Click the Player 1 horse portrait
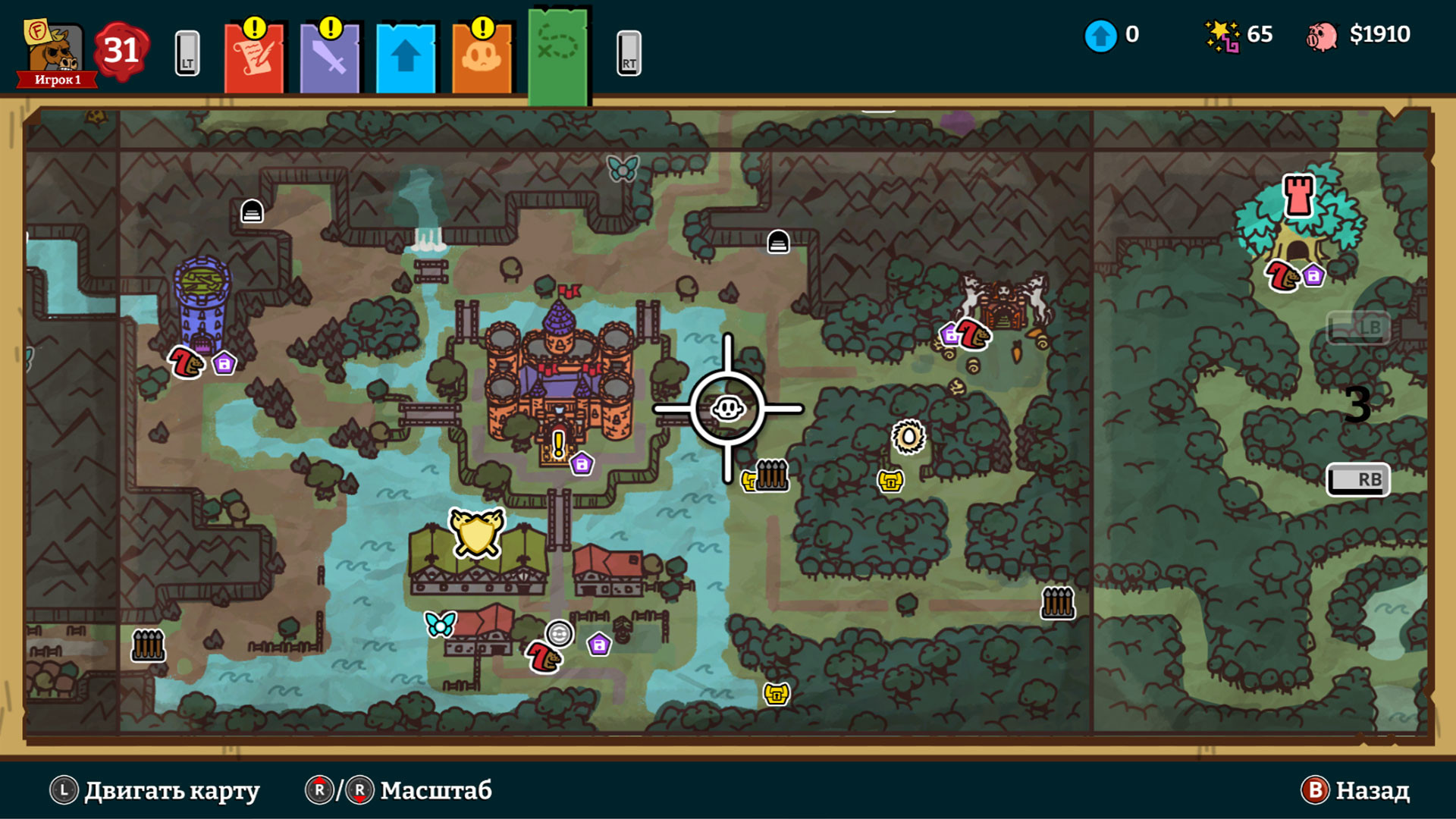 point(55,52)
